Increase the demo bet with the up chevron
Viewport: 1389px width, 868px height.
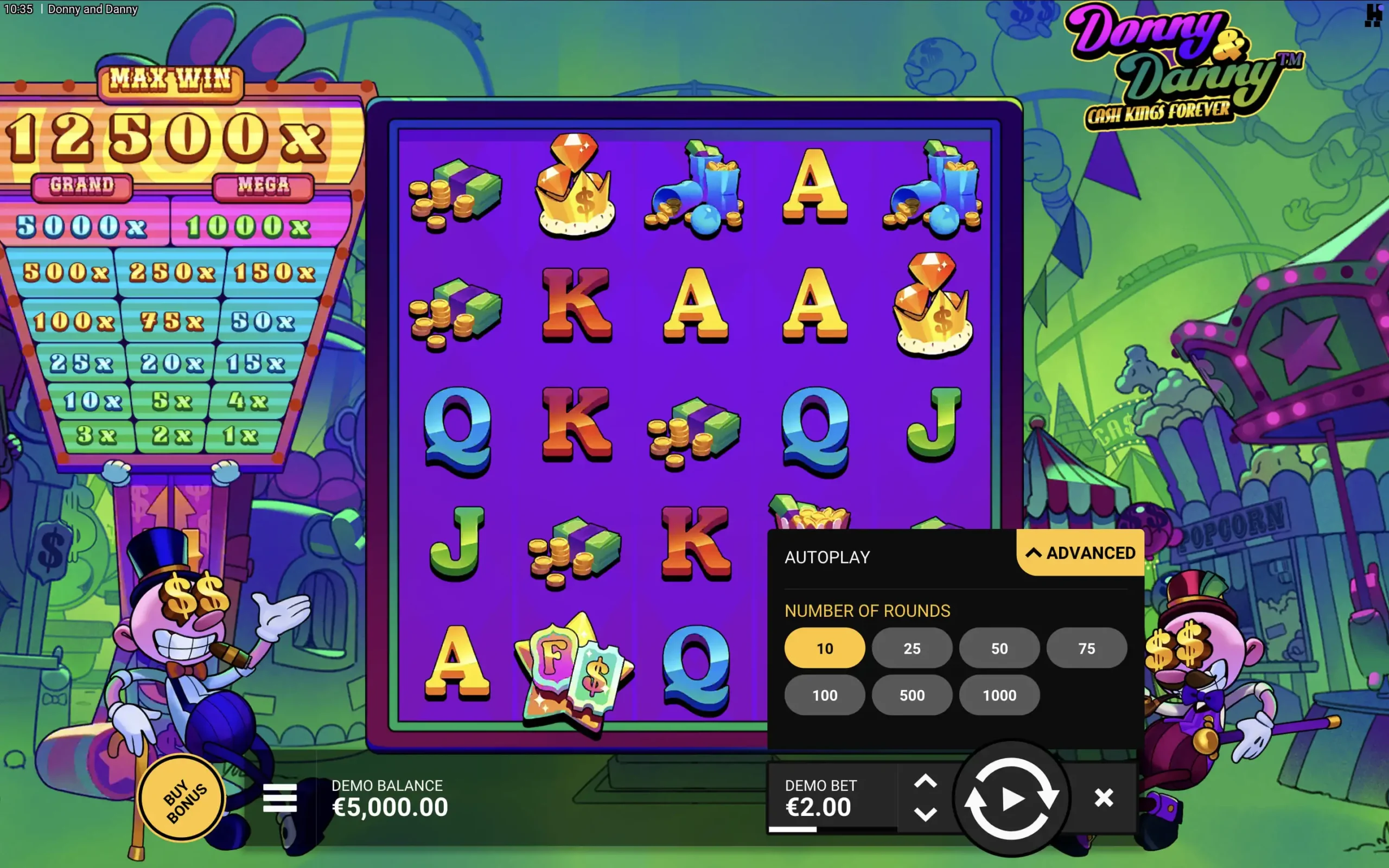coord(925,781)
